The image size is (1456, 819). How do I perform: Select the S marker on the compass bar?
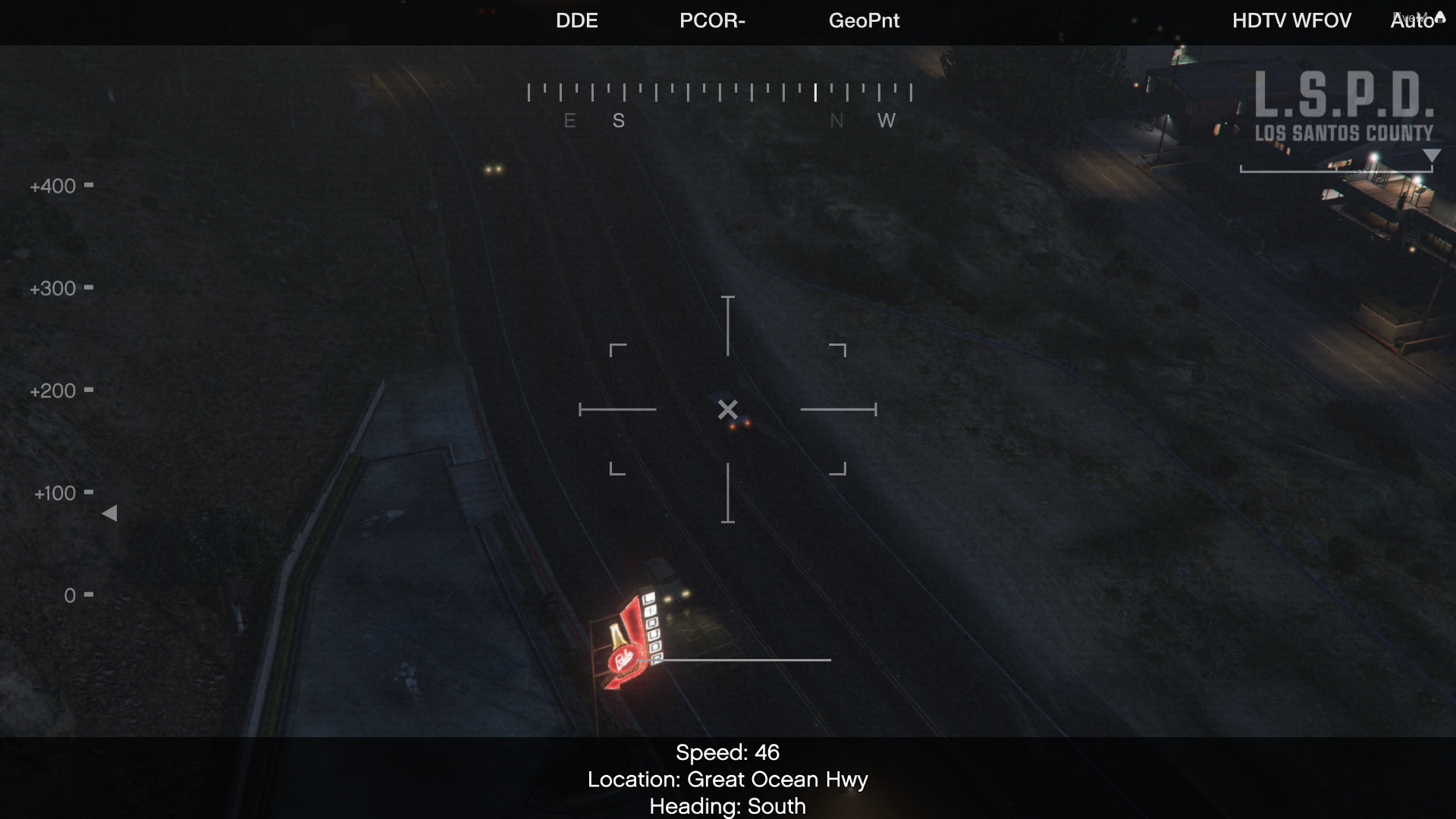coord(618,120)
